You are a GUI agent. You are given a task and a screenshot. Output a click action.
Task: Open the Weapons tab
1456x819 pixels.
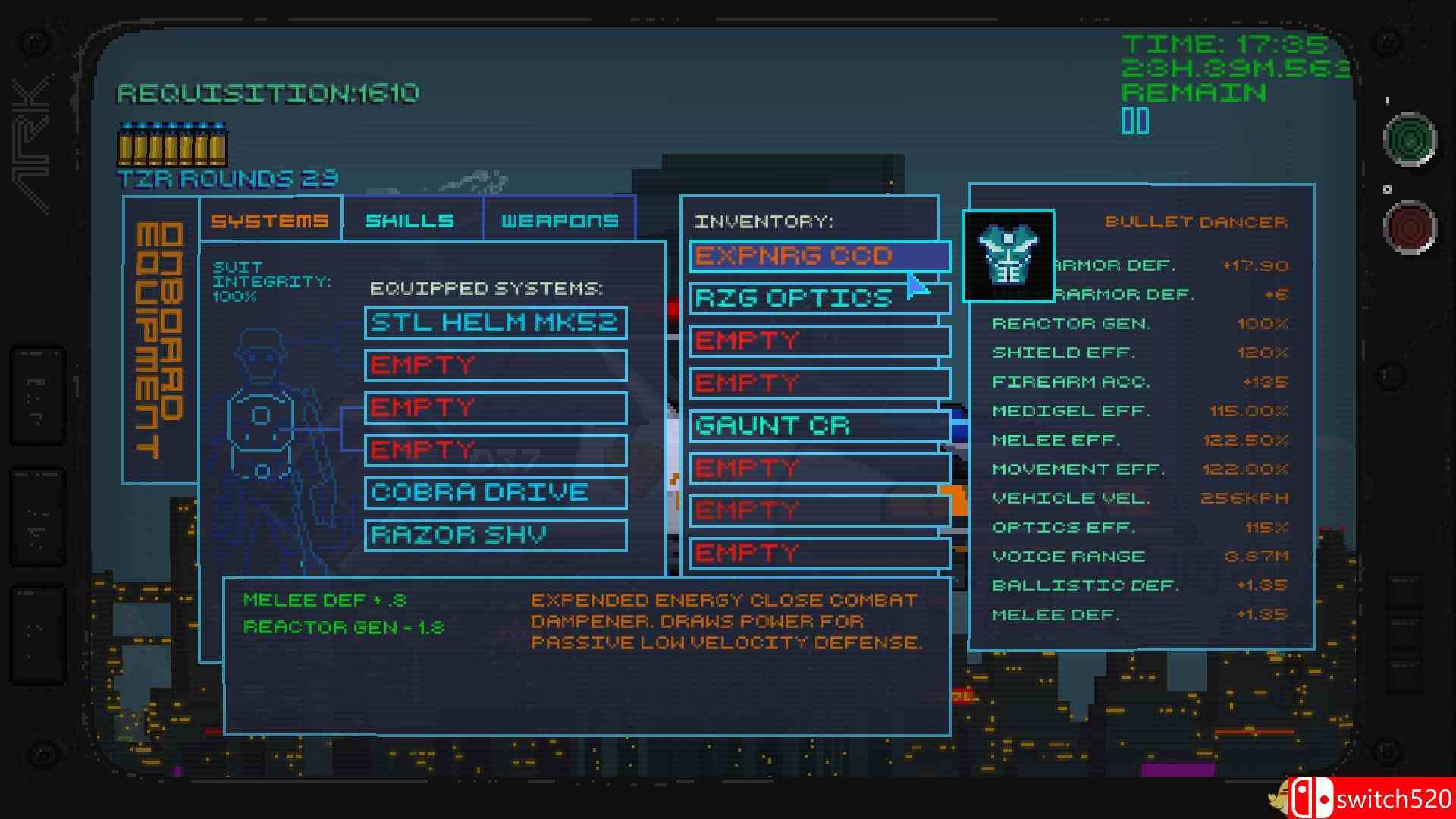[559, 221]
